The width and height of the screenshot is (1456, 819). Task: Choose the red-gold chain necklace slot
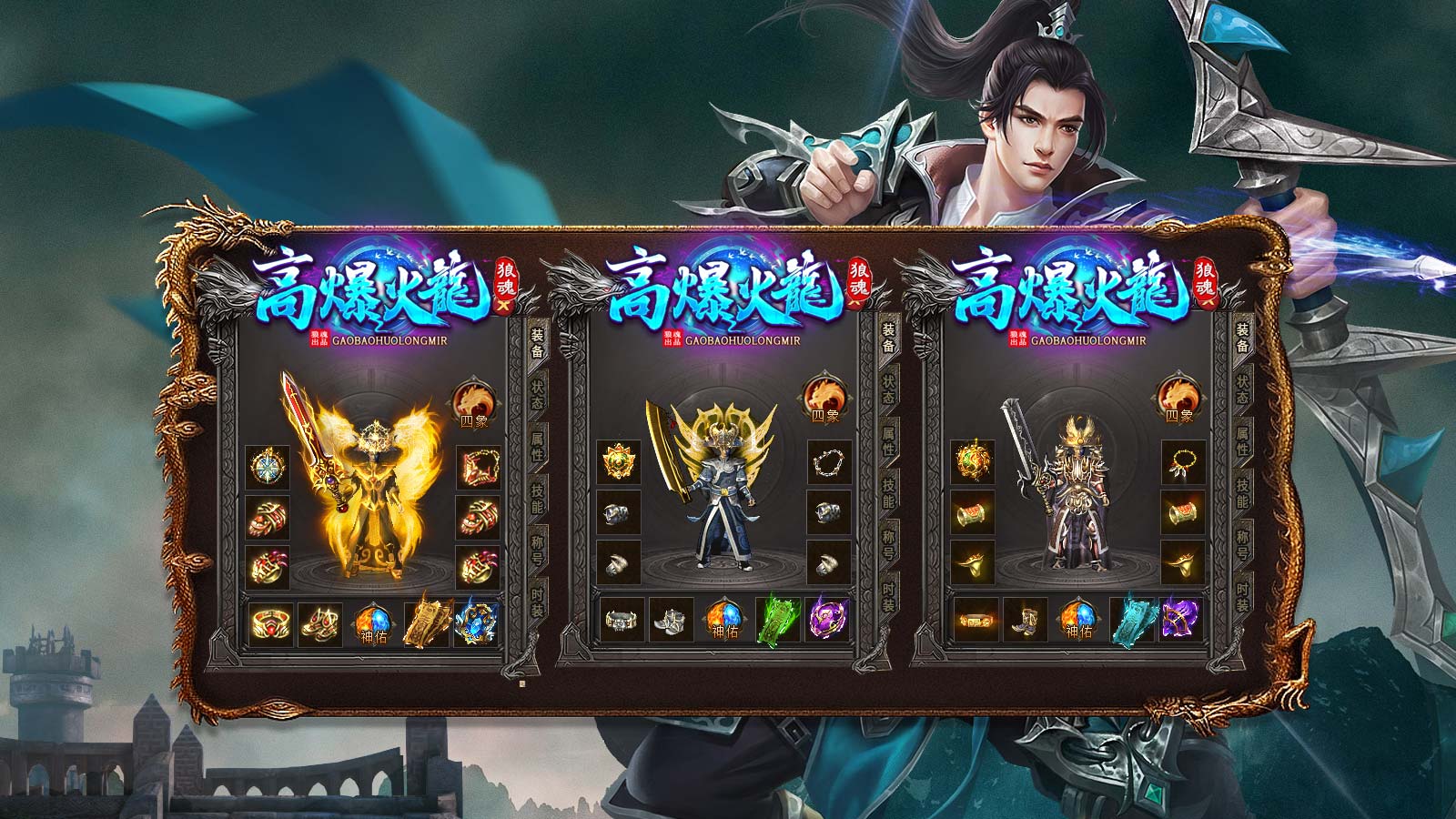(478, 469)
